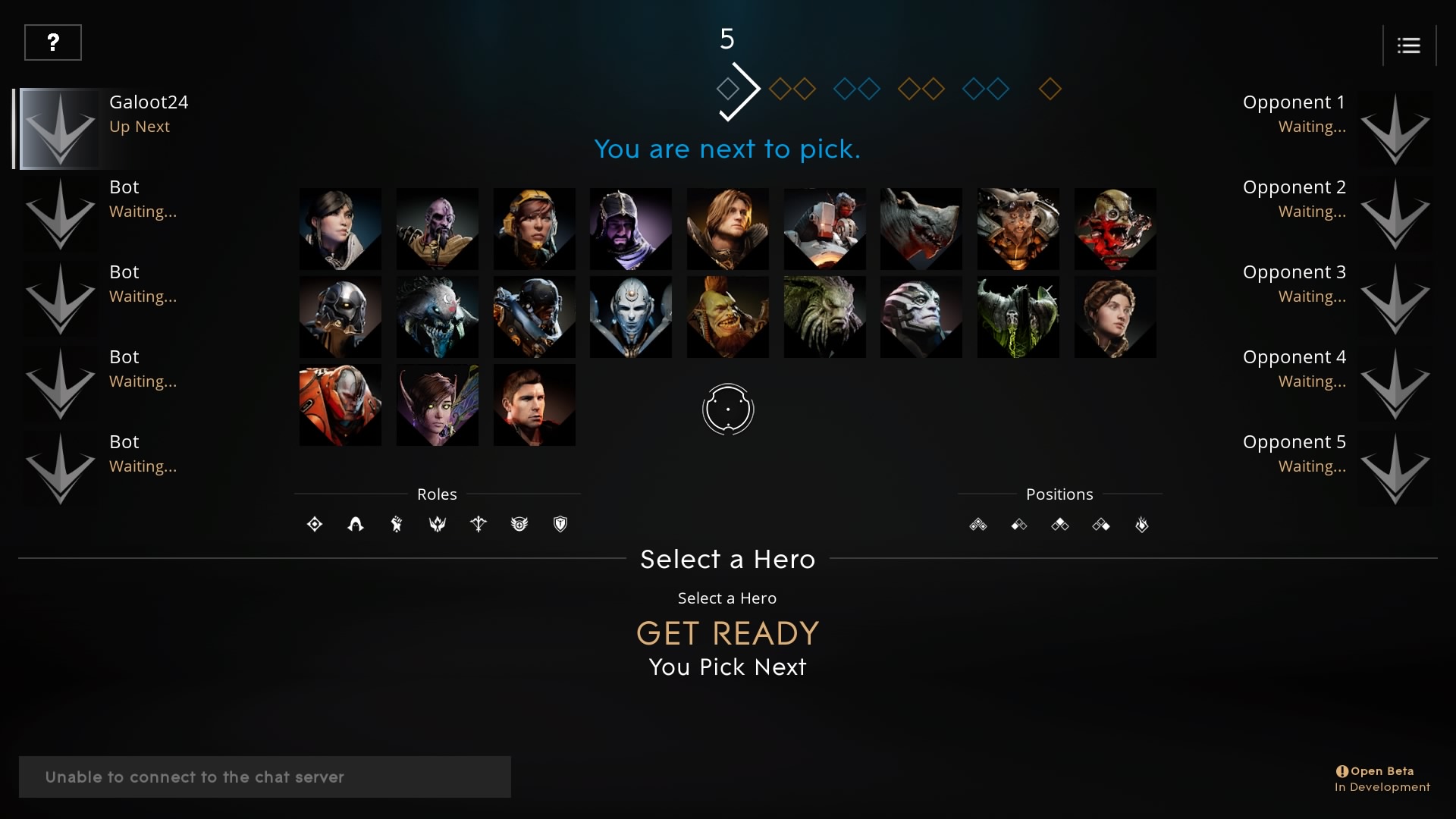1456x819 pixels.
Task: Filter by the all-three-diamonds position icon
Action: [x=977, y=524]
